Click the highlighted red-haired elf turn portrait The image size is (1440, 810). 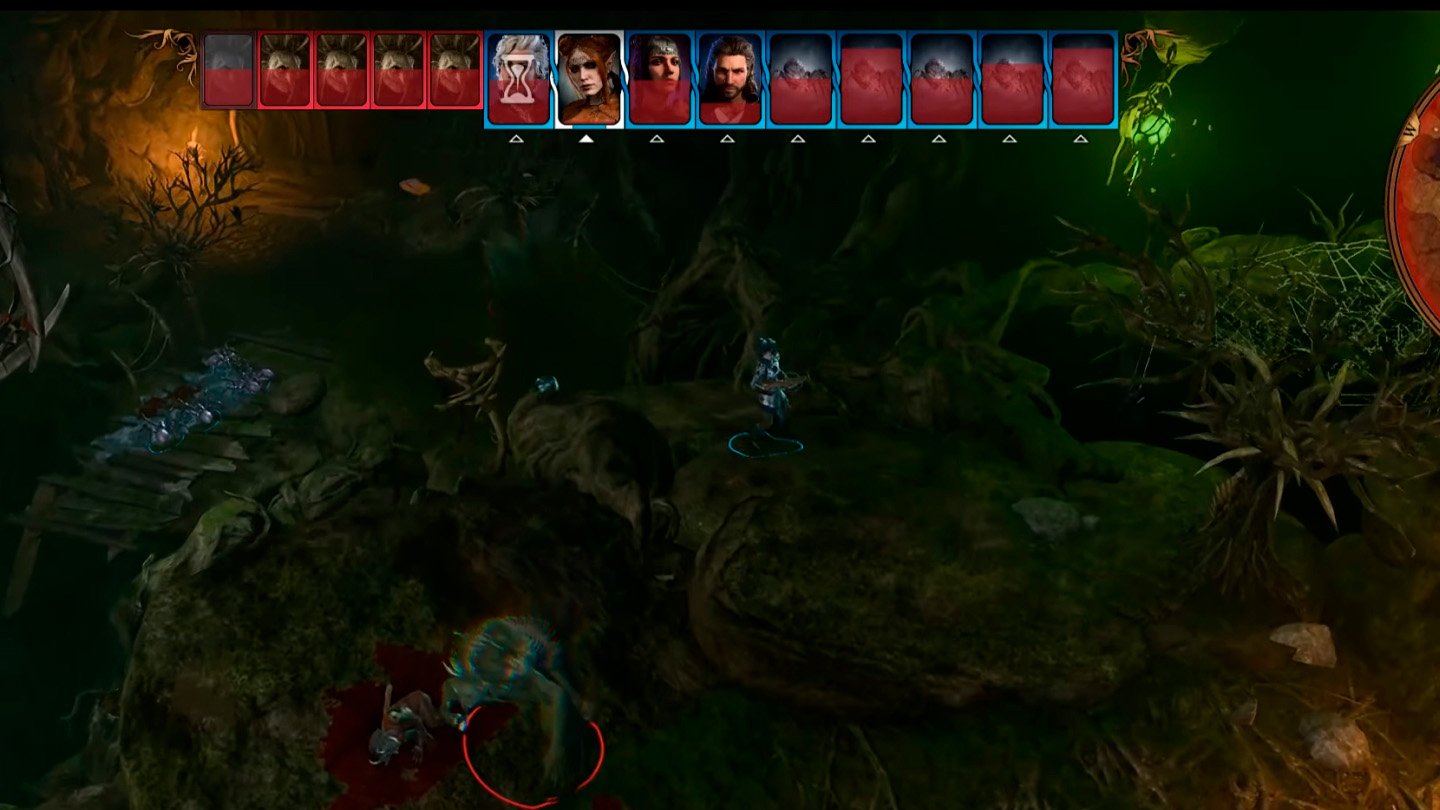click(588, 78)
